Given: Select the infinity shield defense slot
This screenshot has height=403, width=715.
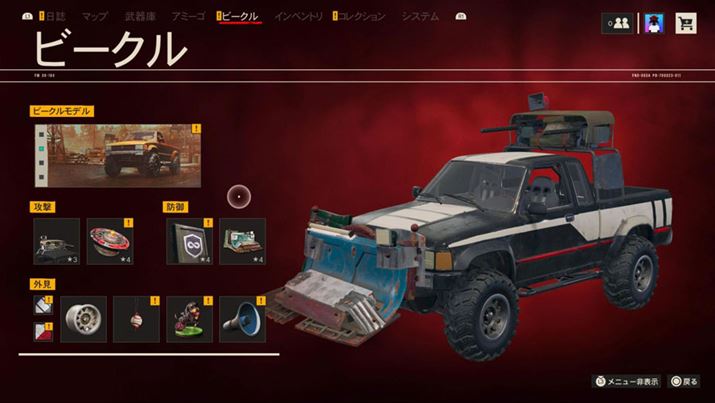Looking at the screenshot, I should pos(189,241).
